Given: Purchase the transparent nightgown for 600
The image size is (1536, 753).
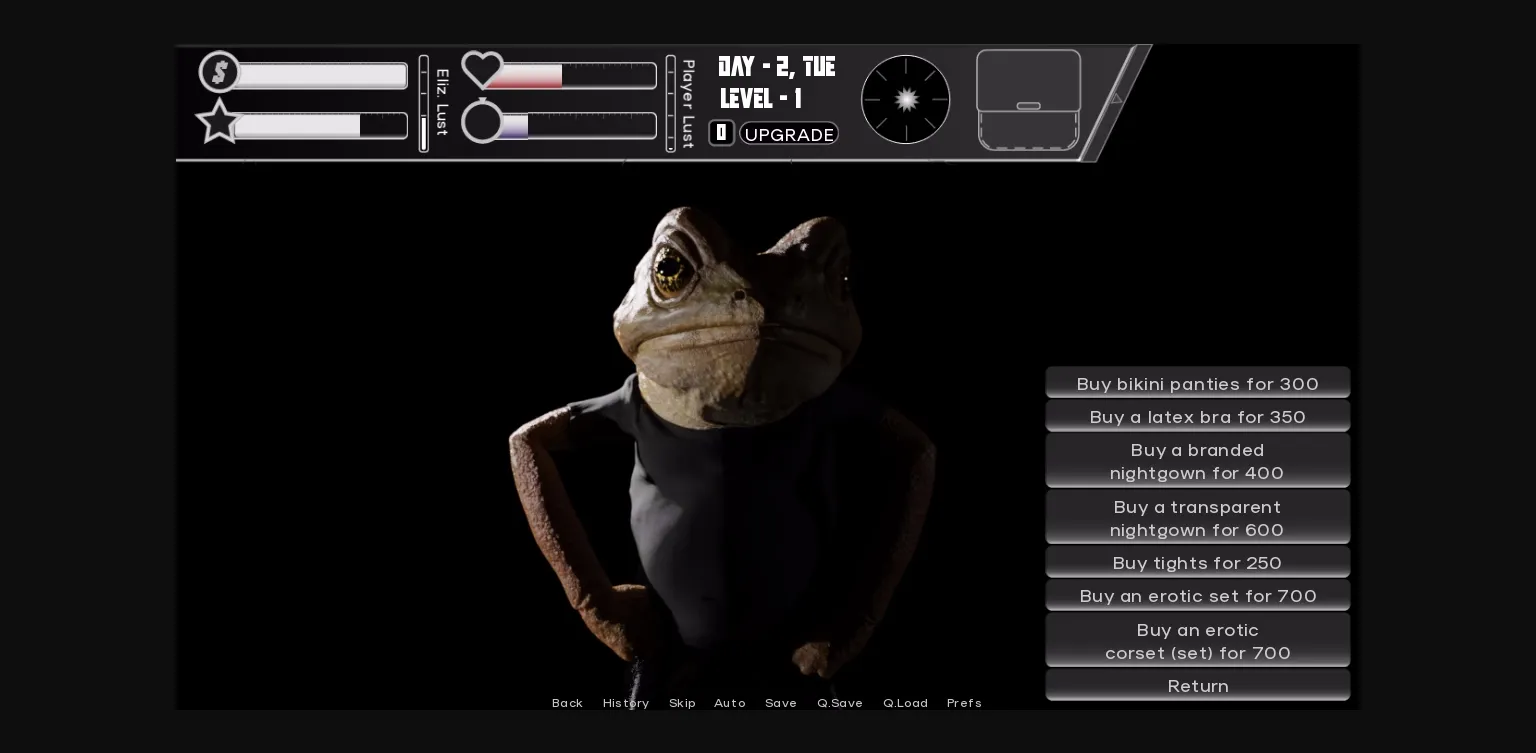Looking at the screenshot, I should pyautogui.click(x=1197, y=518).
